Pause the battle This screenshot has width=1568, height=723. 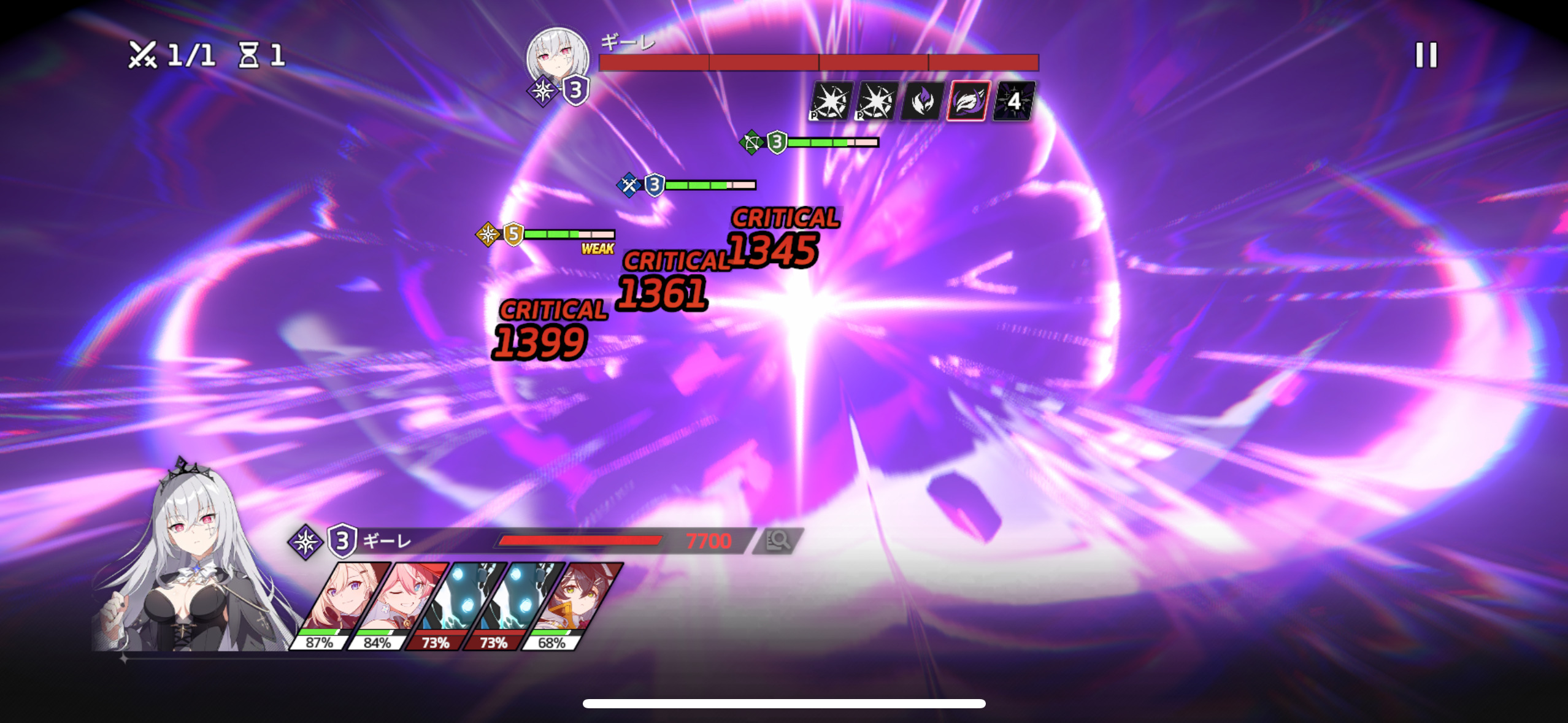pyautogui.click(x=1426, y=55)
